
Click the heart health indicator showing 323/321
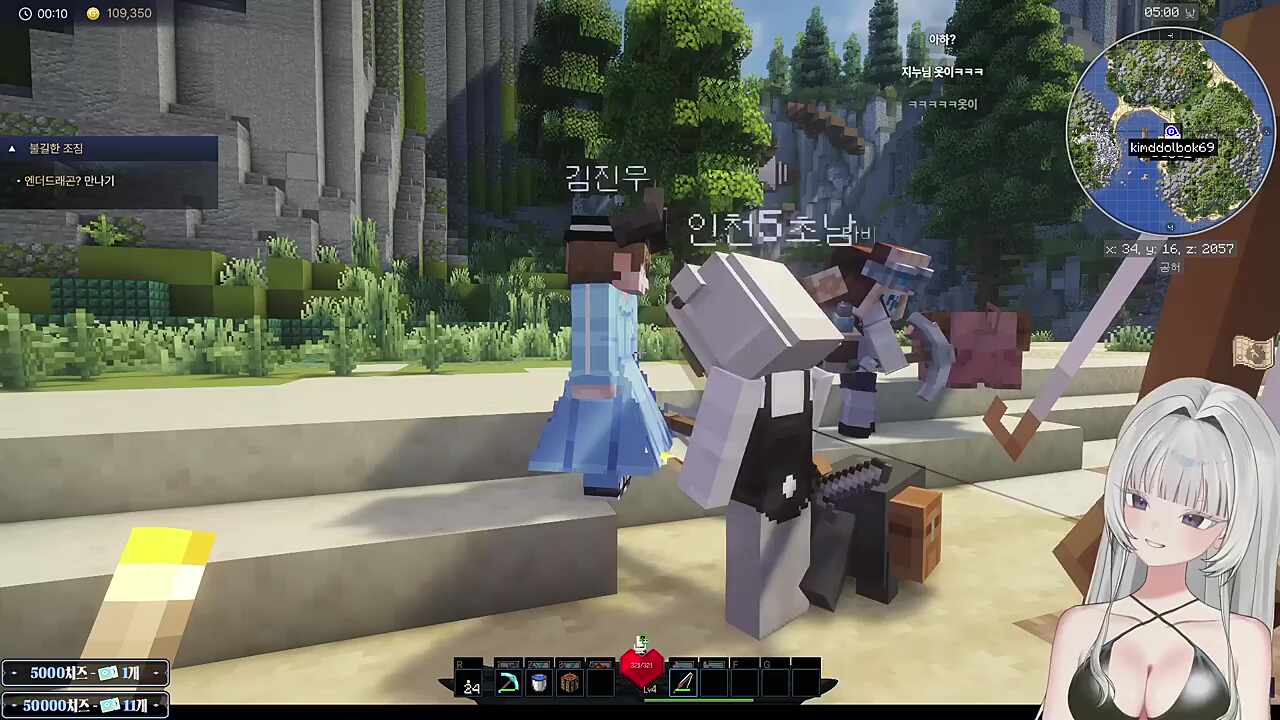tap(642, 665)
